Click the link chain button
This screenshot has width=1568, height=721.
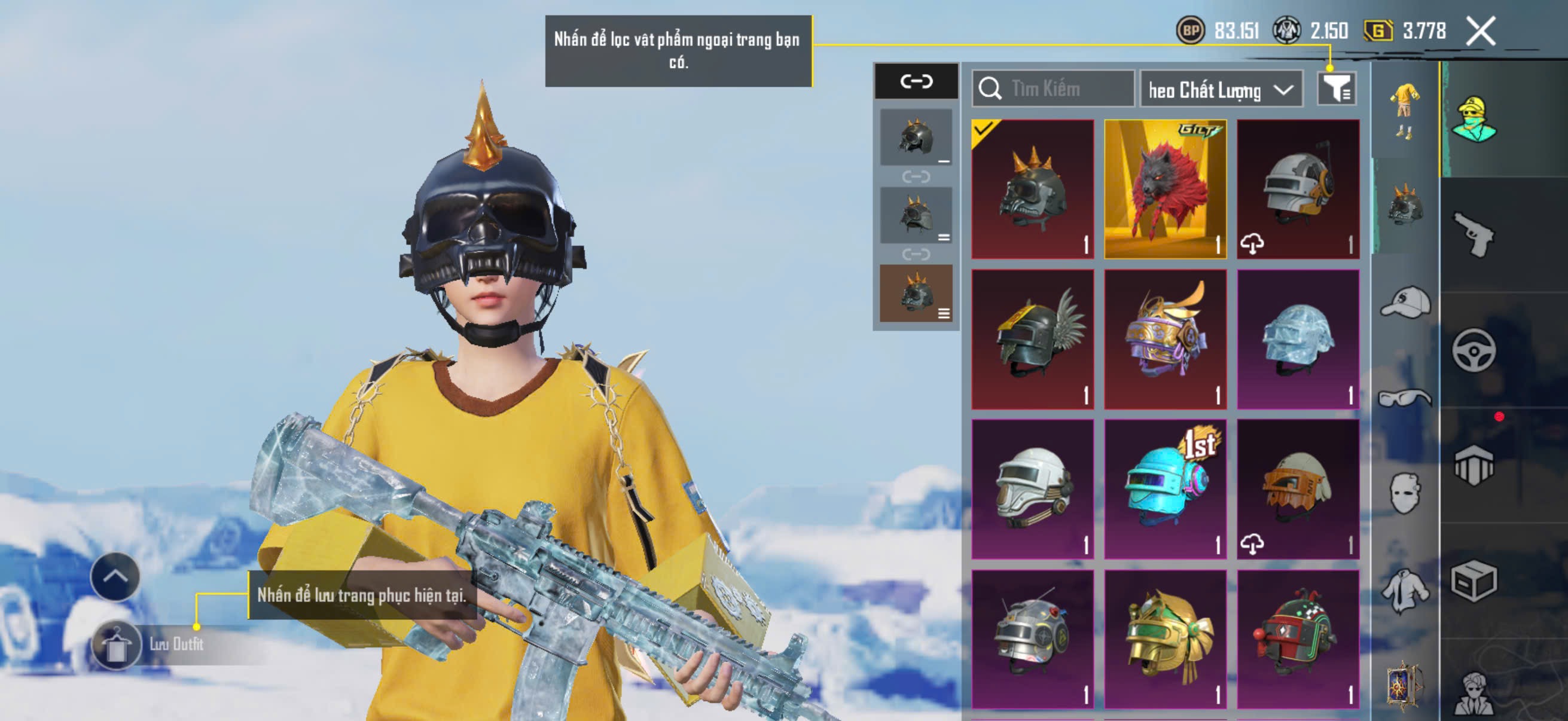tap(916, 81)
